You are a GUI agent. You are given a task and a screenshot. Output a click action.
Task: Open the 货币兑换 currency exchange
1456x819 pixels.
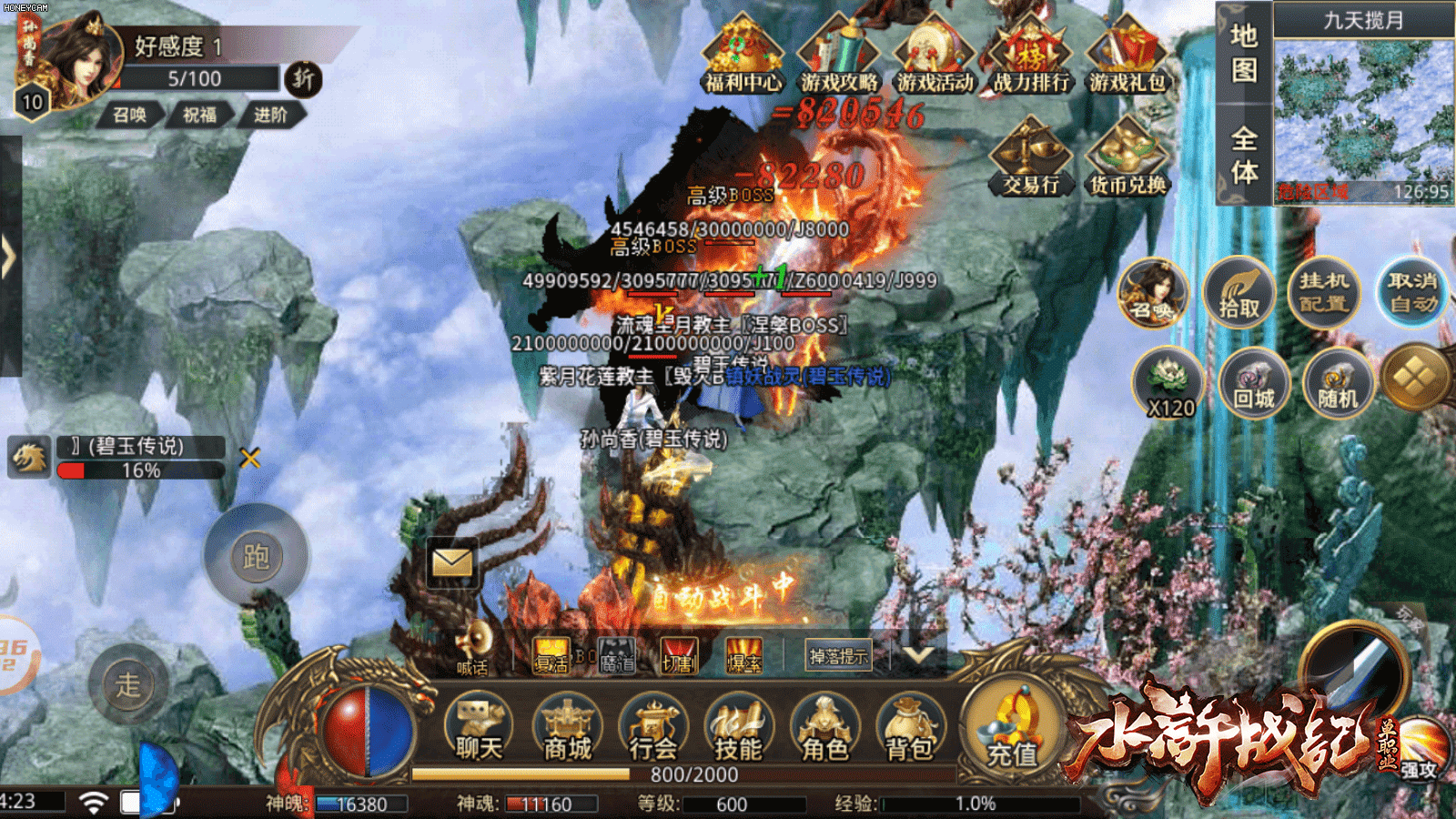click(1127, 158)
